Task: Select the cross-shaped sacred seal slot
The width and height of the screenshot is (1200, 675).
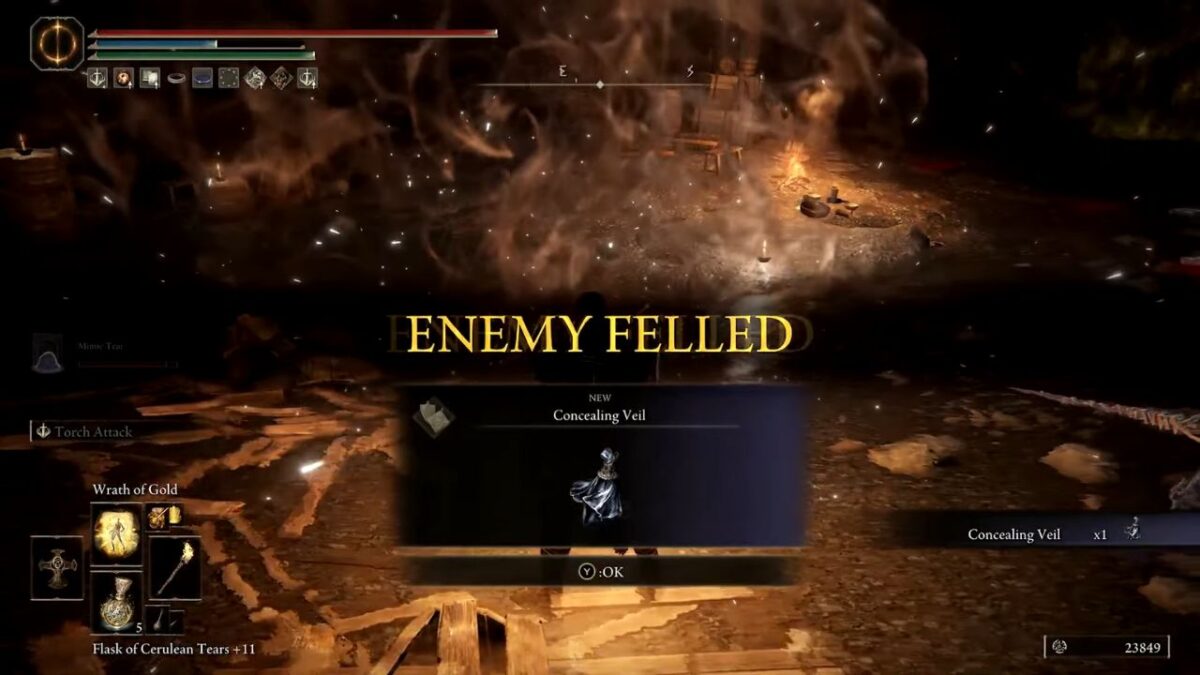Action: click(57, 568)
